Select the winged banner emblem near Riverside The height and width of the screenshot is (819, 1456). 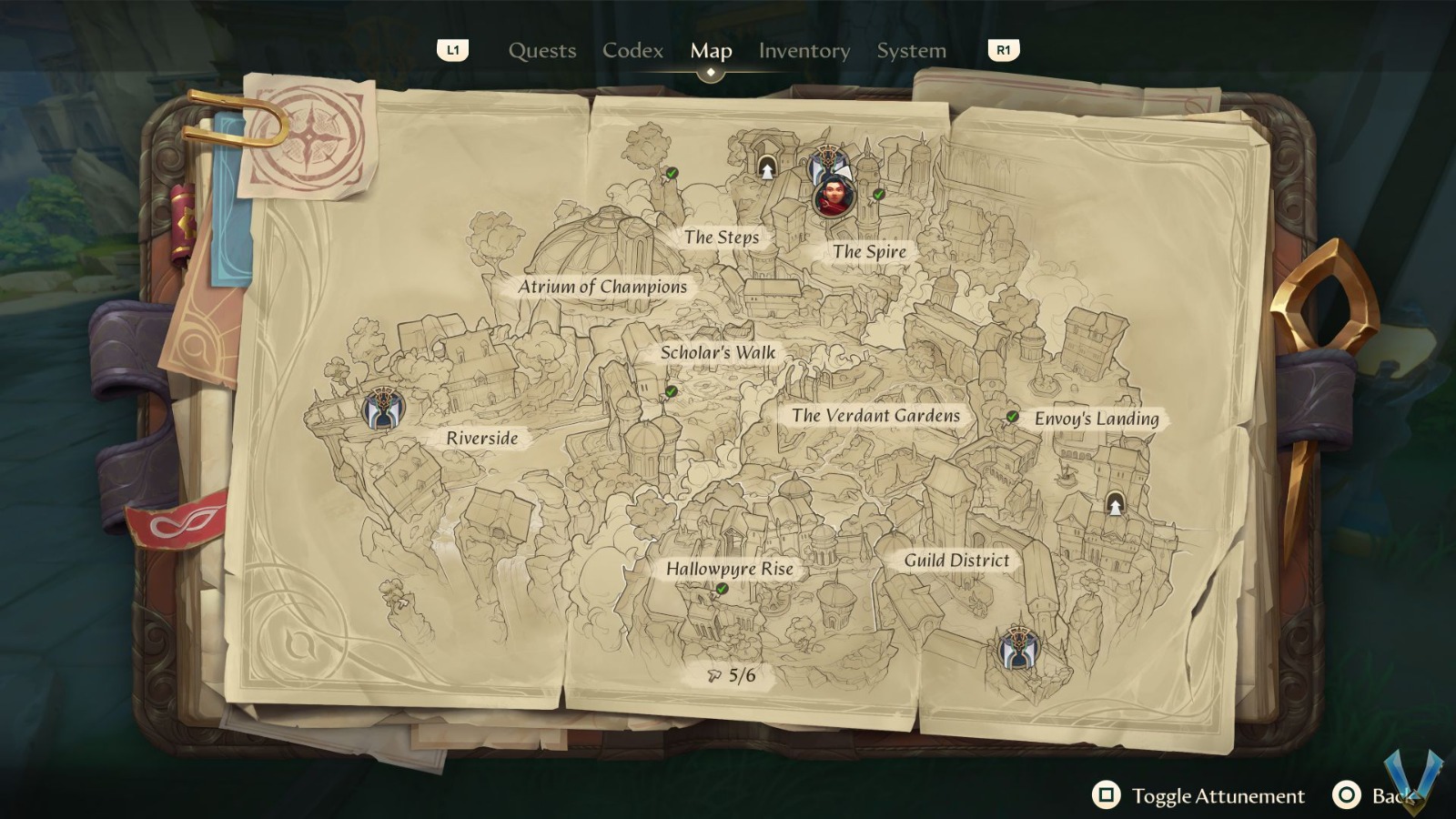[x=386, y=407]
